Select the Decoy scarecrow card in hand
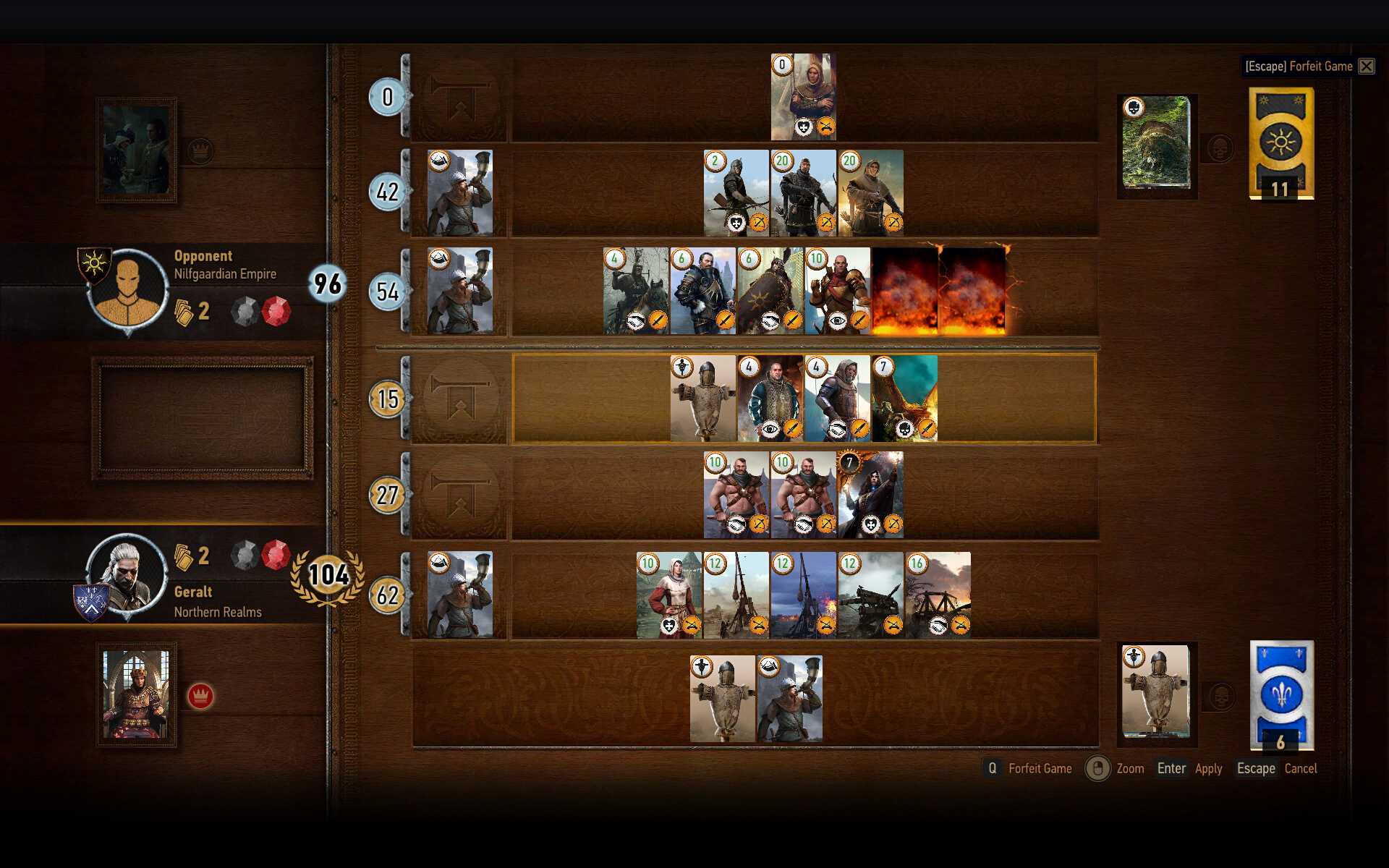The height and width of the screenshot is (868, 1389). (722, 699)
